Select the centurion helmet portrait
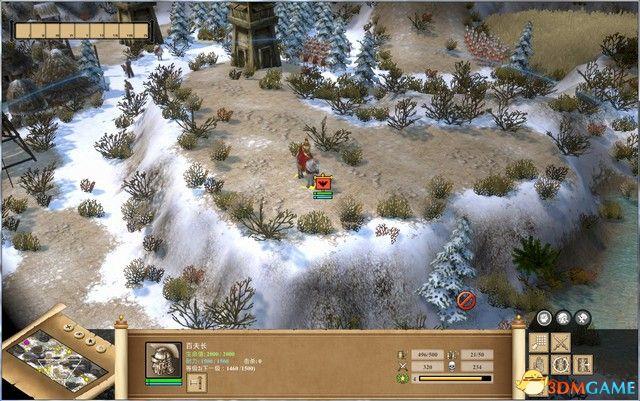This screenshot has width=640, height=401. click(163, 360)
